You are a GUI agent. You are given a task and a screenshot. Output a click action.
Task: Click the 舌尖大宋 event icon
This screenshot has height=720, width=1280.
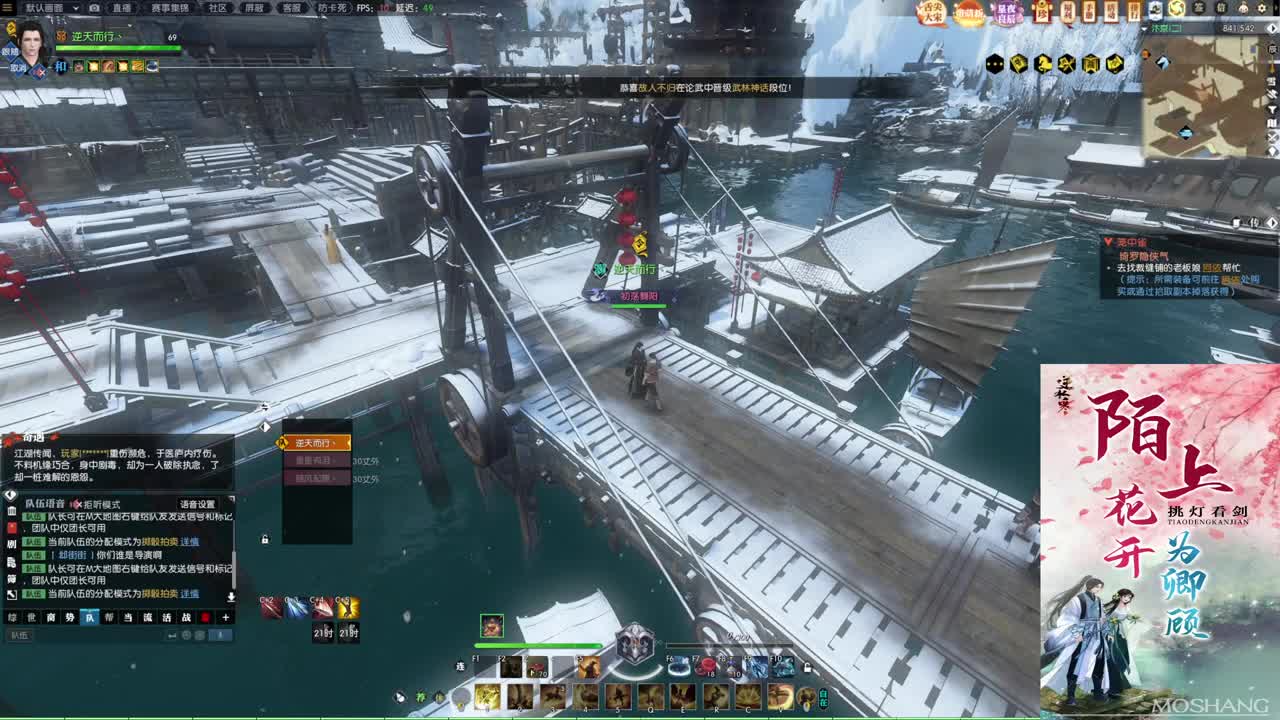(932, 13)
